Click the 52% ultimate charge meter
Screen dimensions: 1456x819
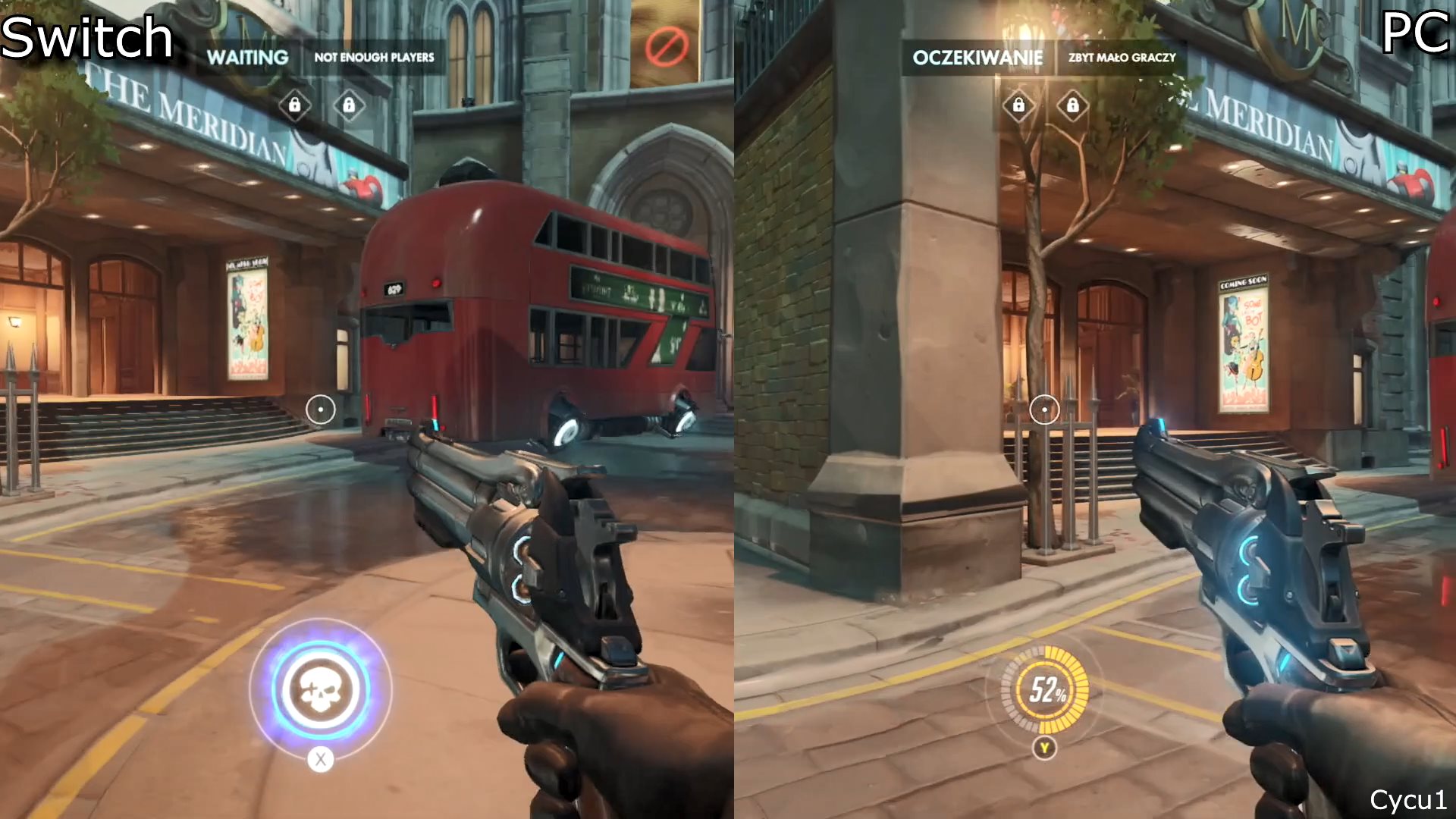pos(1045,690)
